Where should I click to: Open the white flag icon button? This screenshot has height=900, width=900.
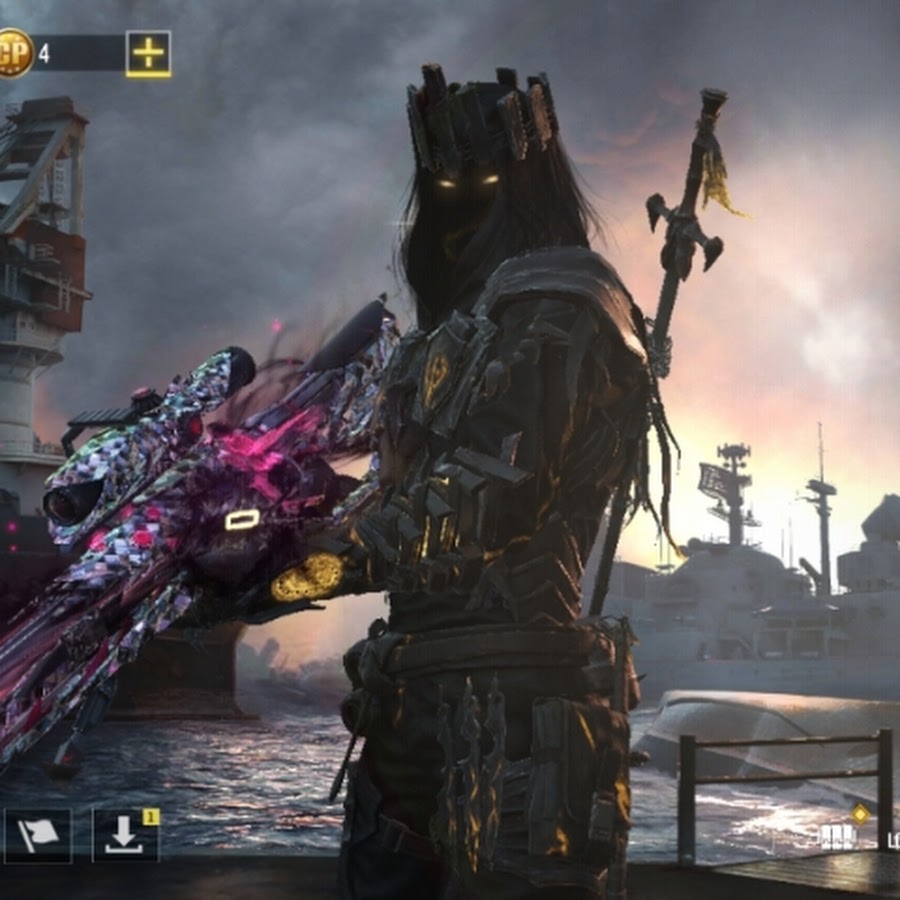click(38, 835)
